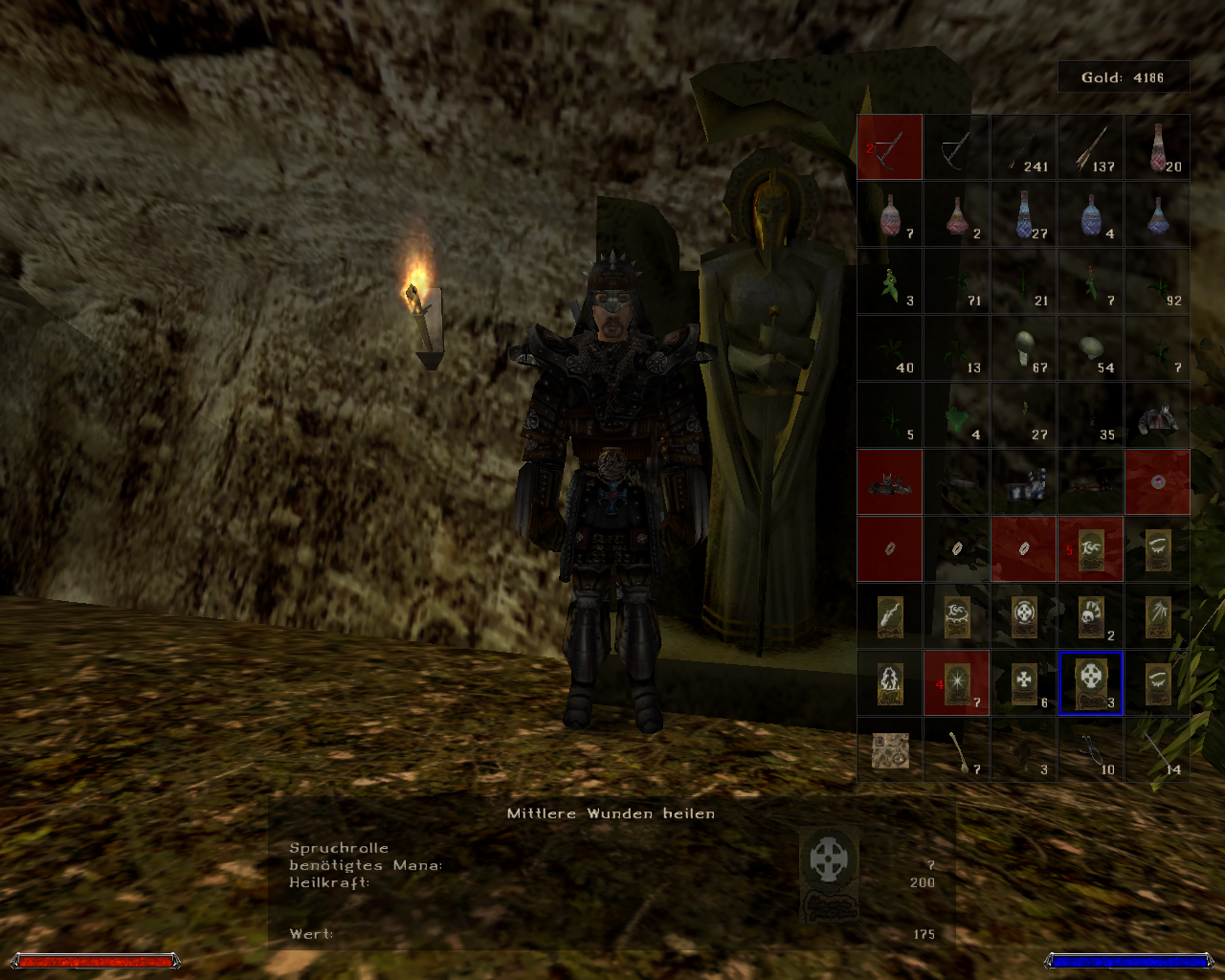The width and height of the screenshot is (1225, 980).
Task: Select the skull rune scroll with count 2
Action: (x=1090, y=615)
